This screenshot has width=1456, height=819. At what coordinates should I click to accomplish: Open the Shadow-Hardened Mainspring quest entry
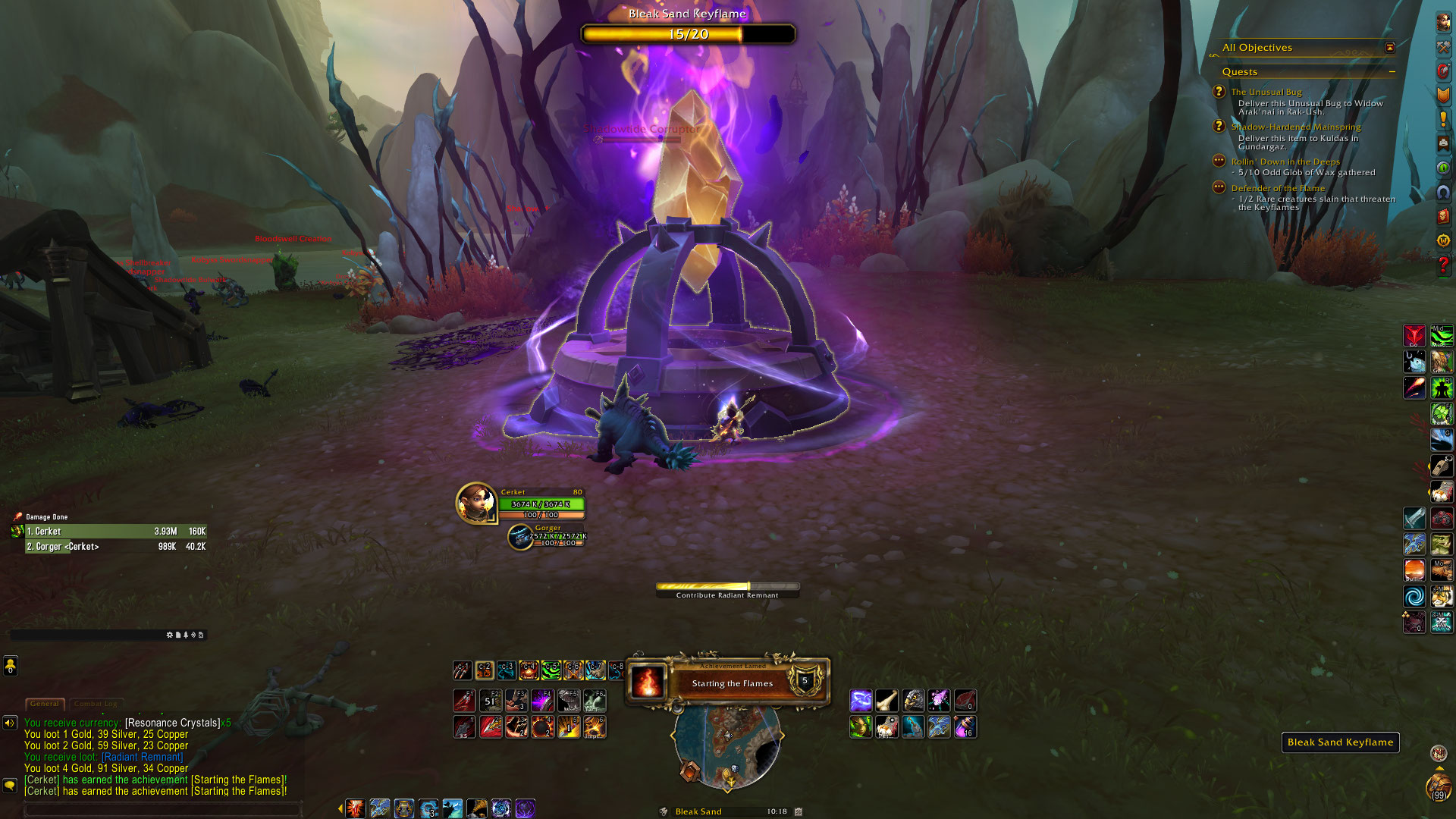(x=1295, y=127)
